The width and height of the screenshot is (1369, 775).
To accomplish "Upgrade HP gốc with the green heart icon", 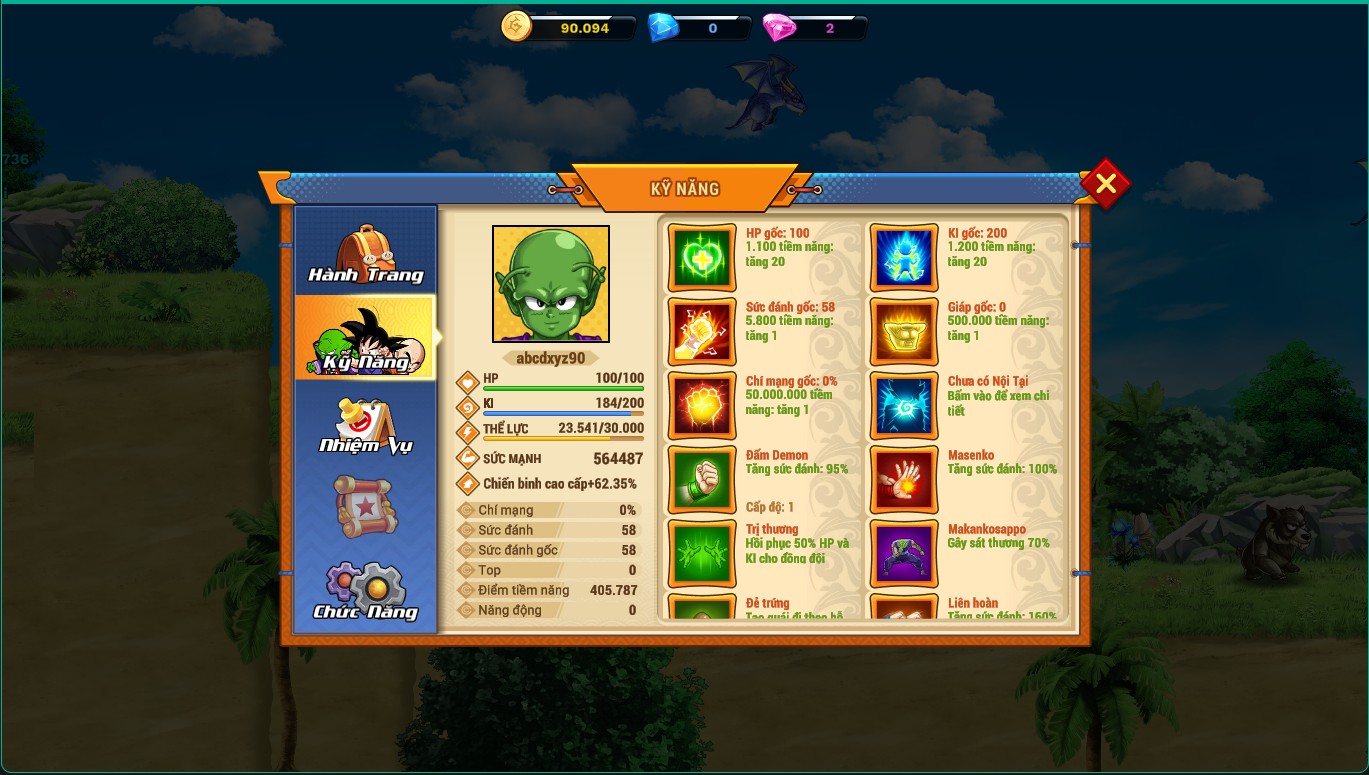I will (x=702, y=258).
